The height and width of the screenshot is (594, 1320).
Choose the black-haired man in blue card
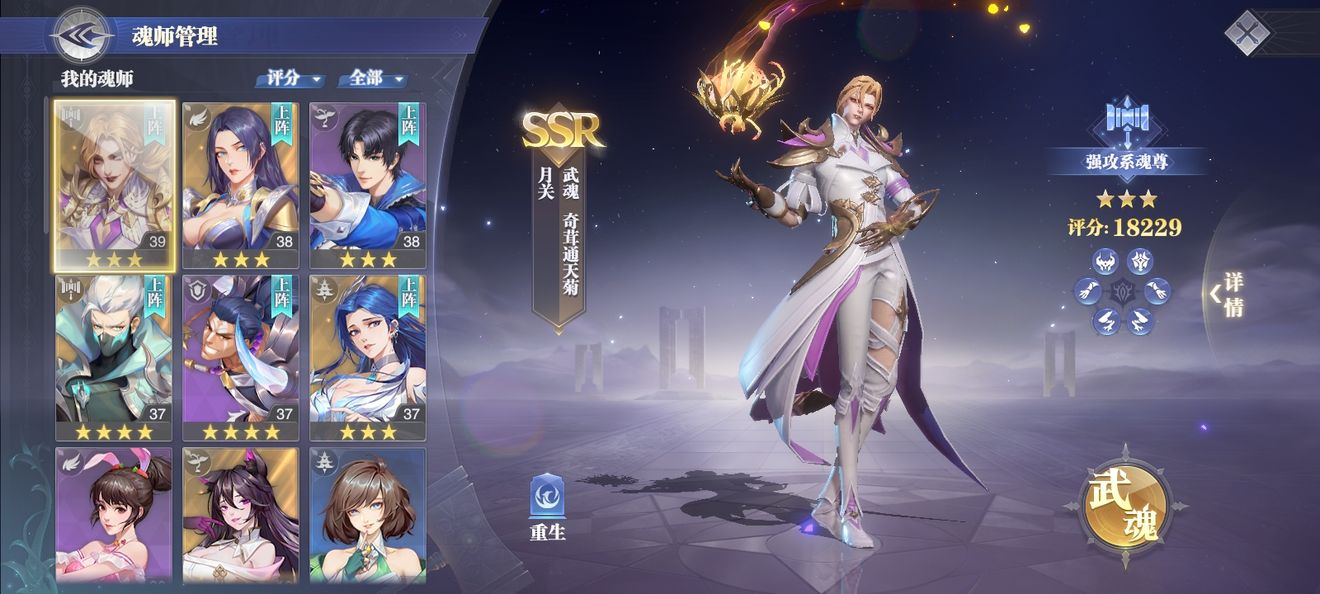(367, 185)
